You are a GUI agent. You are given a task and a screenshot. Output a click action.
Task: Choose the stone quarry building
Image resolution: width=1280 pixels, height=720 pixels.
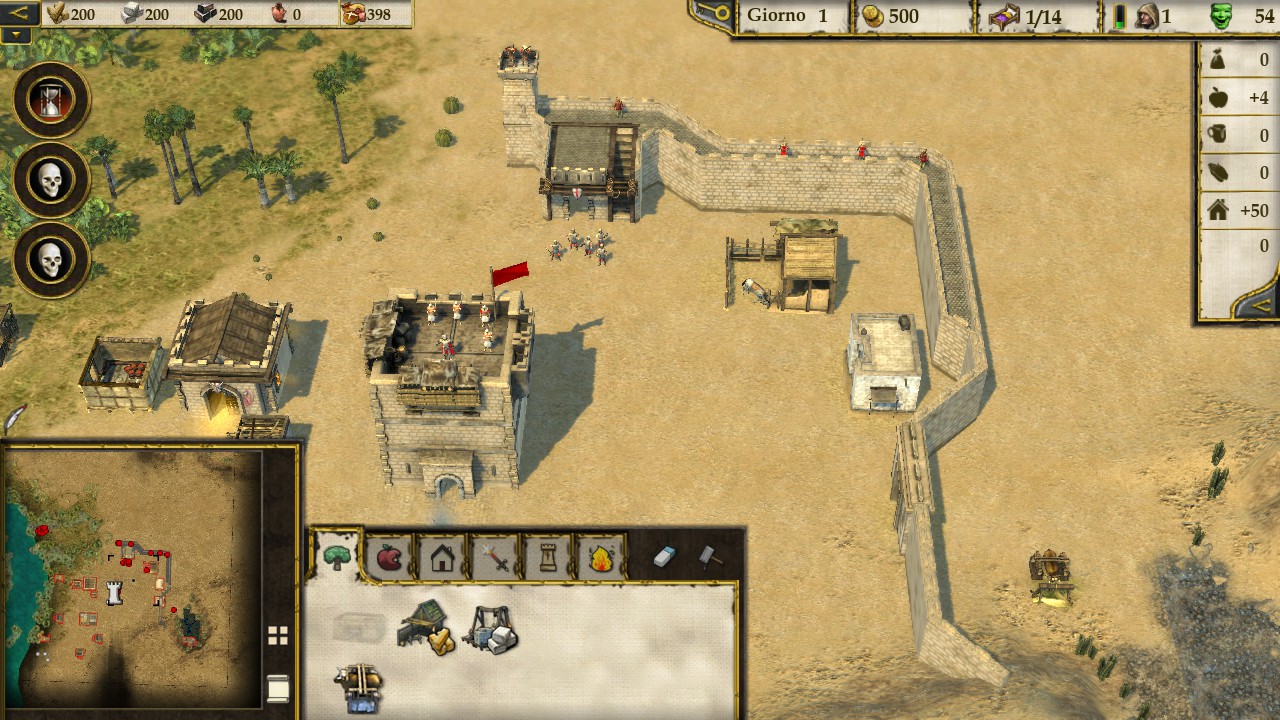point(490,629)
